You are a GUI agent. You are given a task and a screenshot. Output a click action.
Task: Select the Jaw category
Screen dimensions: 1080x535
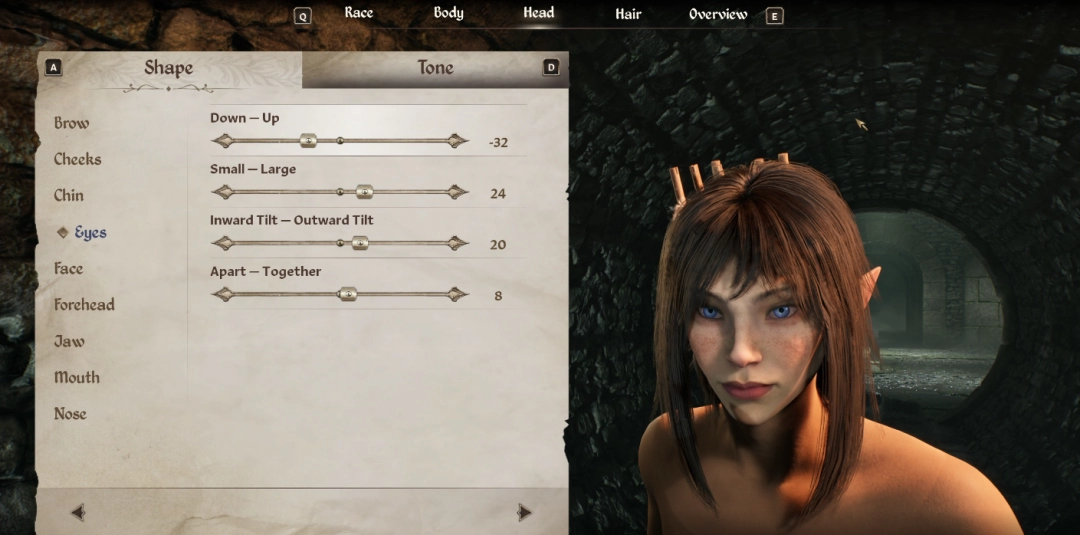(x=69, y=341)
